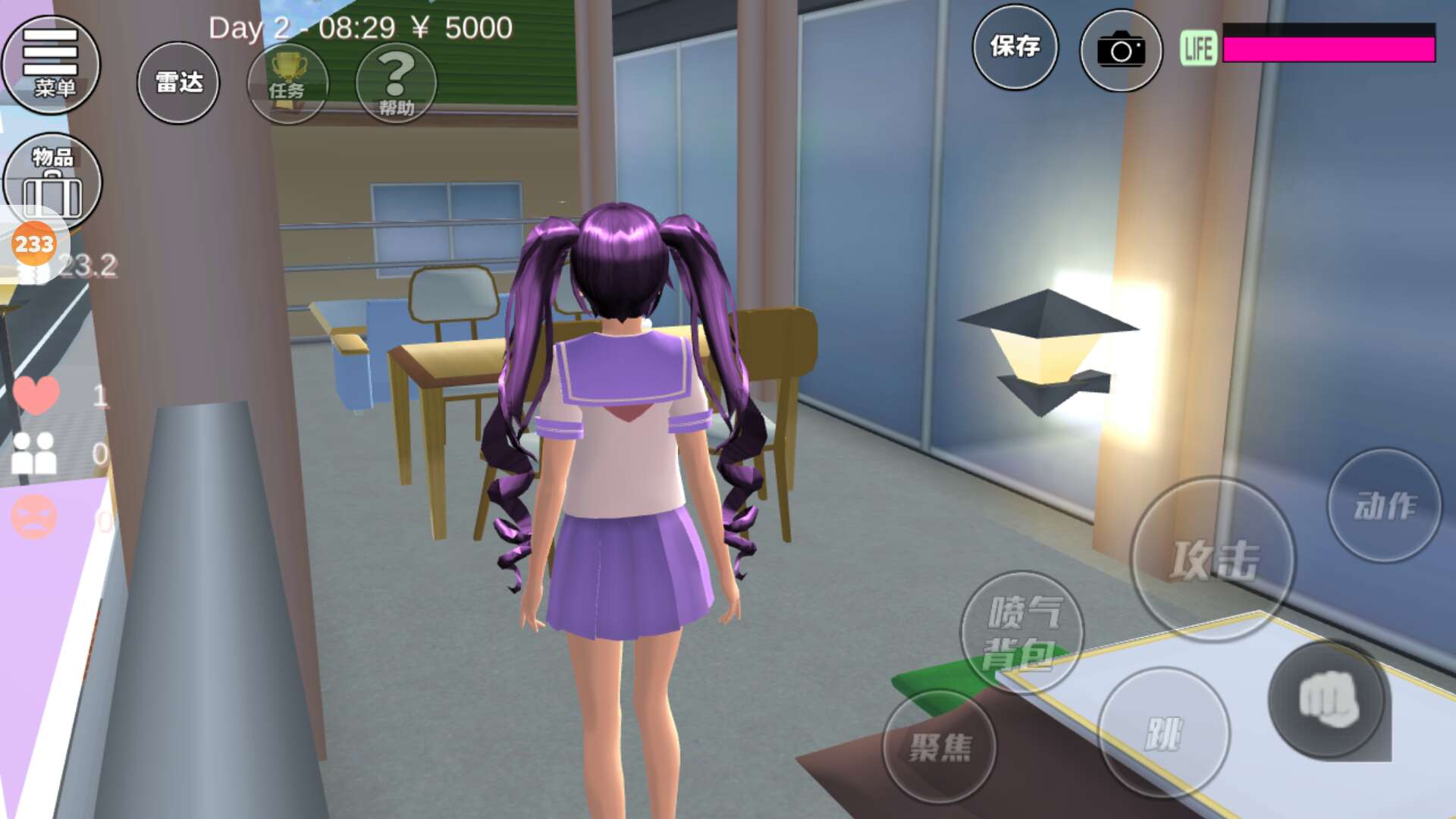Open the 菜单 main menu
Screen dimensions: 1456x819
[x=52, y=64]
